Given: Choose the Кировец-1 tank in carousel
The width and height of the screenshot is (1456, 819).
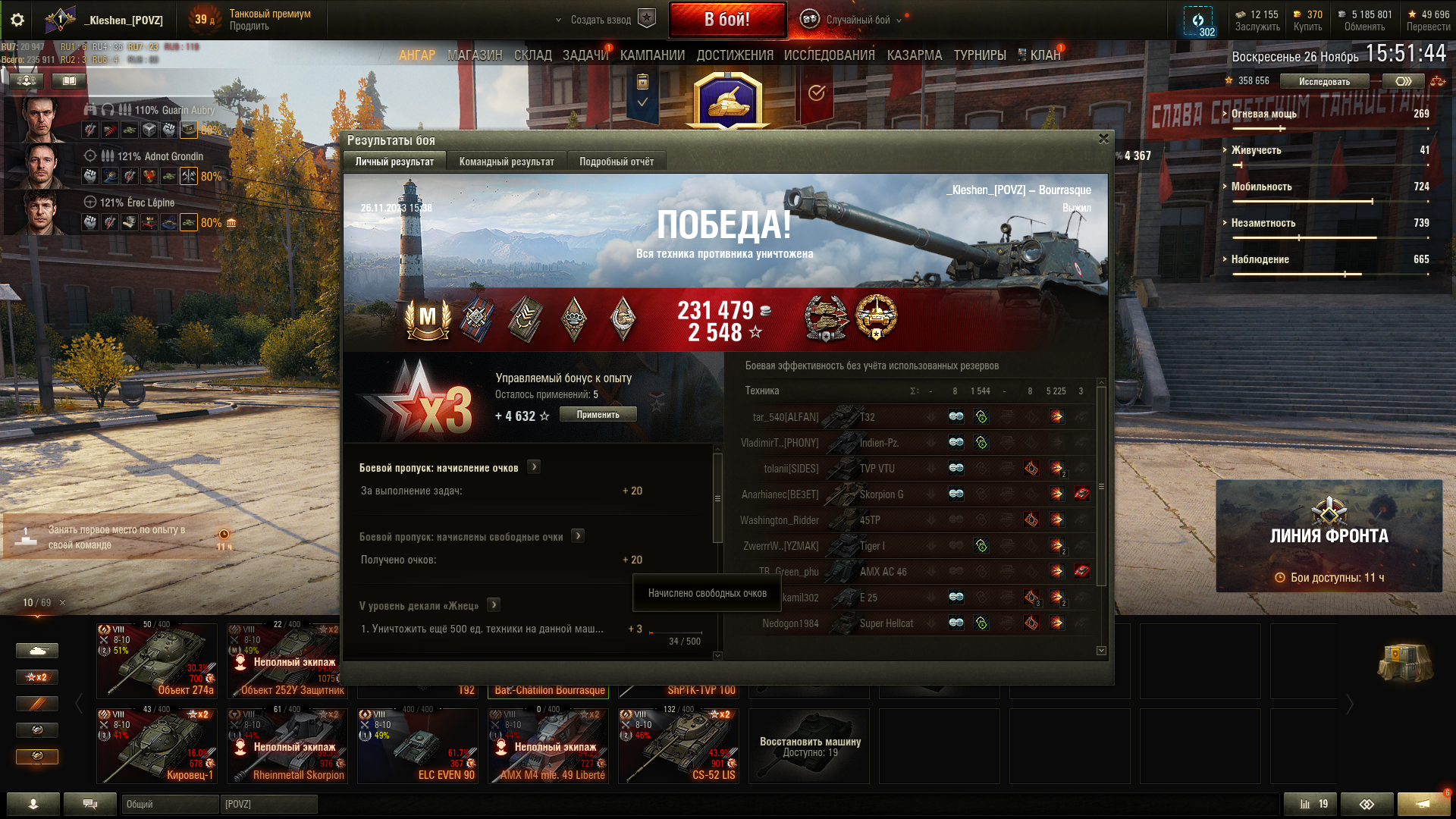Looking at the screenshot, I should click(x=157, y=745).
